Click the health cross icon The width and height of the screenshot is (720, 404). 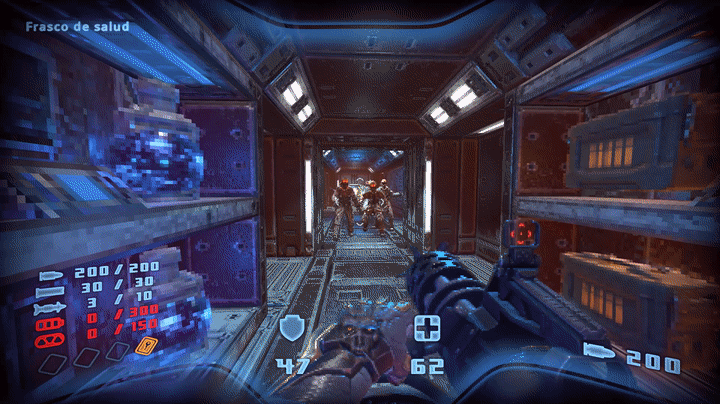tap(428, 328)
